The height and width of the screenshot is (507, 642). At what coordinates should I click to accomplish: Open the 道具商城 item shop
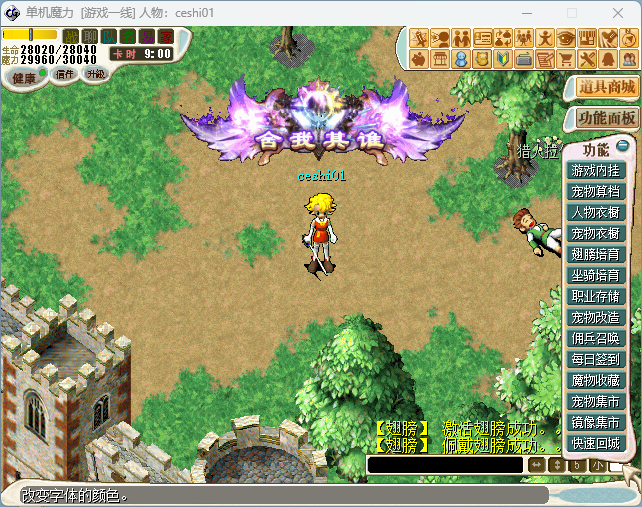[607, 87]
